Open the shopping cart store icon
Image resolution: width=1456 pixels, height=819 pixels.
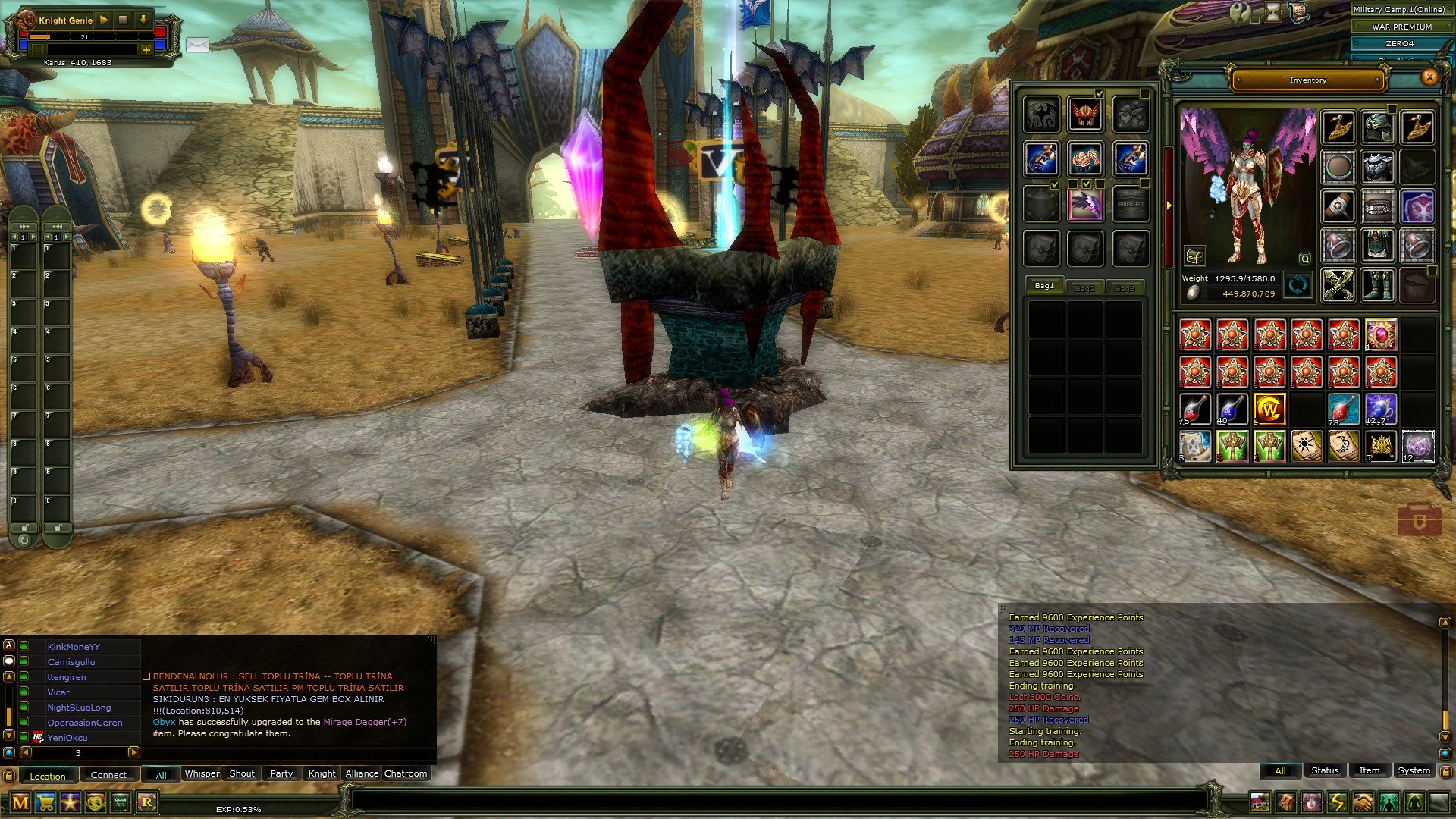point(45,802)
